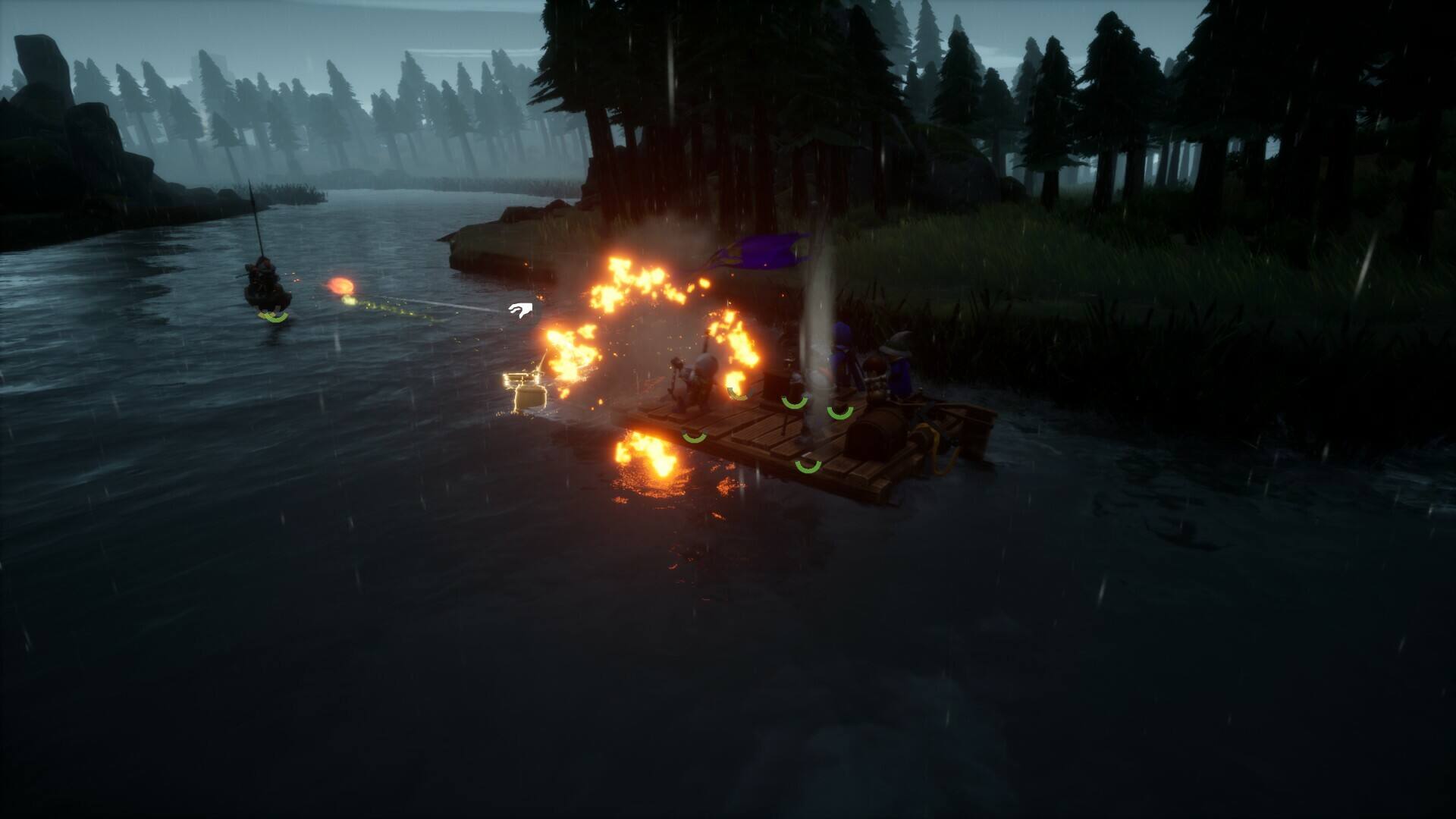Select the grey armored knight on the raft
The height and width of the screenshot is (819, 1456).
(x=699, y=381)
